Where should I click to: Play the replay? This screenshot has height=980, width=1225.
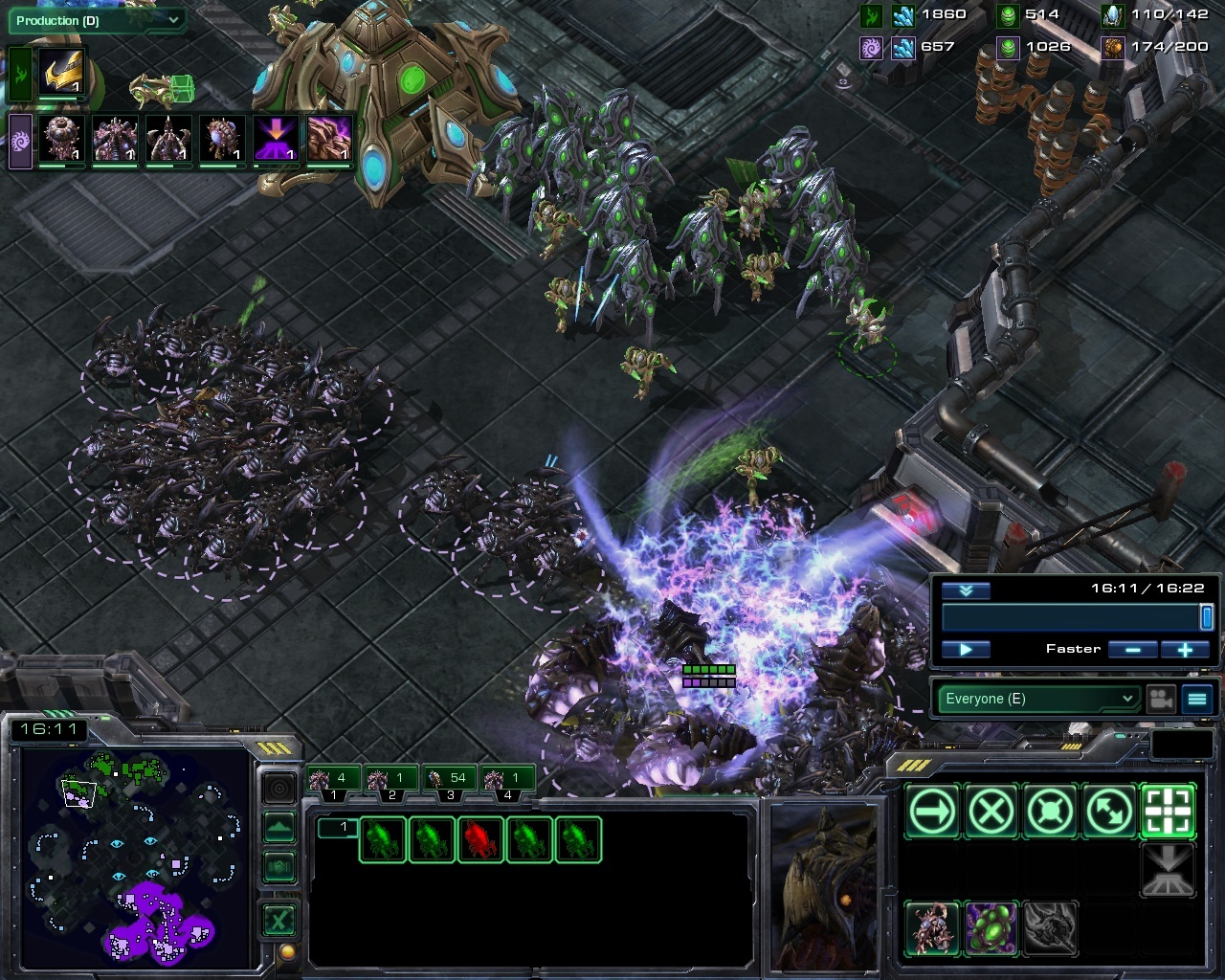click(x=966, y=649)
